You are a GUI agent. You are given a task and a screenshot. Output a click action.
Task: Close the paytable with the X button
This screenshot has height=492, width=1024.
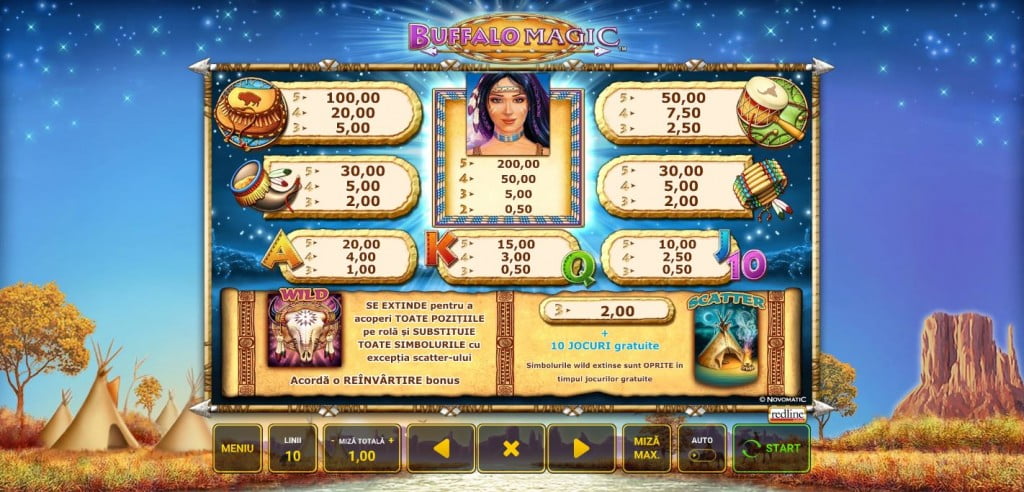pos(511,448)
